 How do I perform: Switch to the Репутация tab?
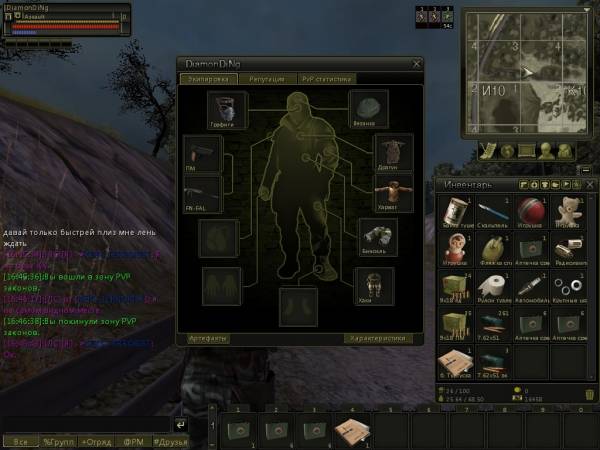point(267,78)
